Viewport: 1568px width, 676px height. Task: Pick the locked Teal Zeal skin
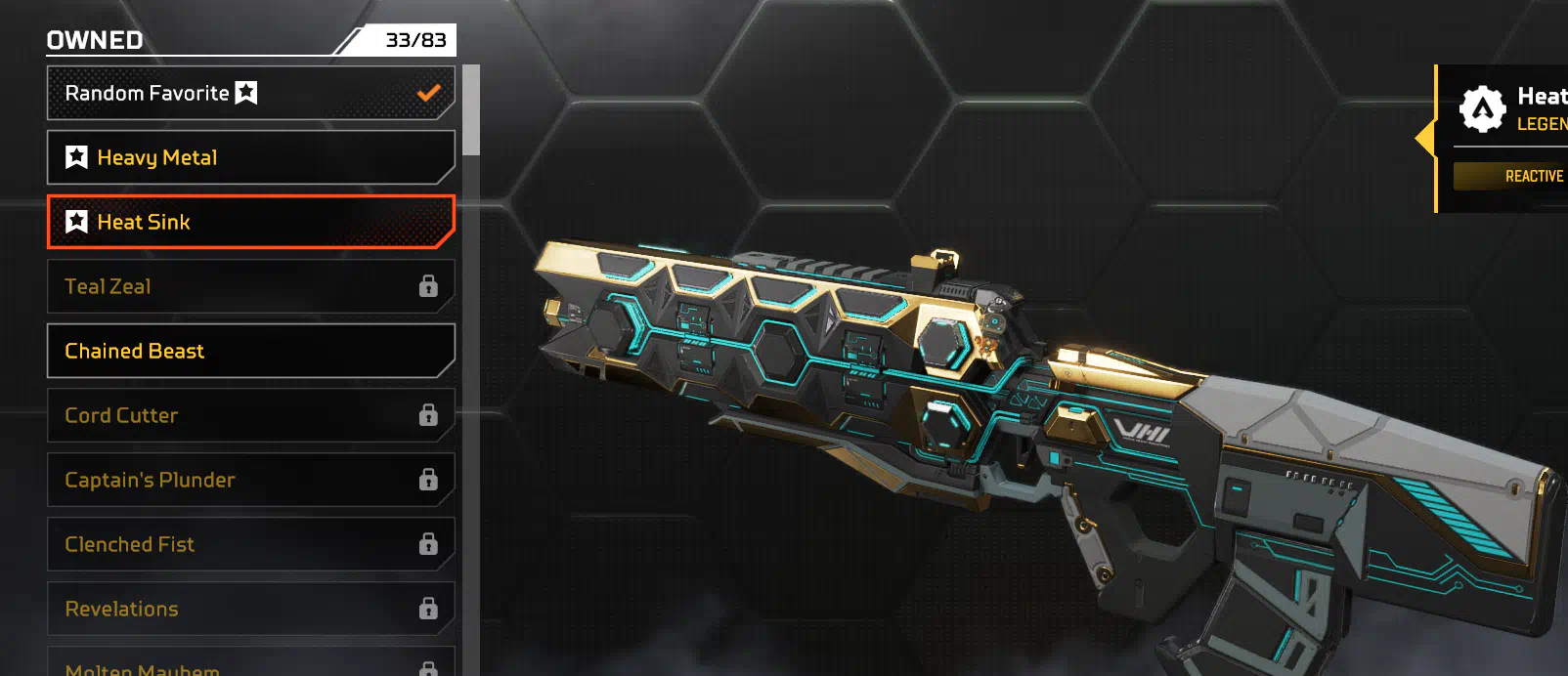(x=250, y=286)
